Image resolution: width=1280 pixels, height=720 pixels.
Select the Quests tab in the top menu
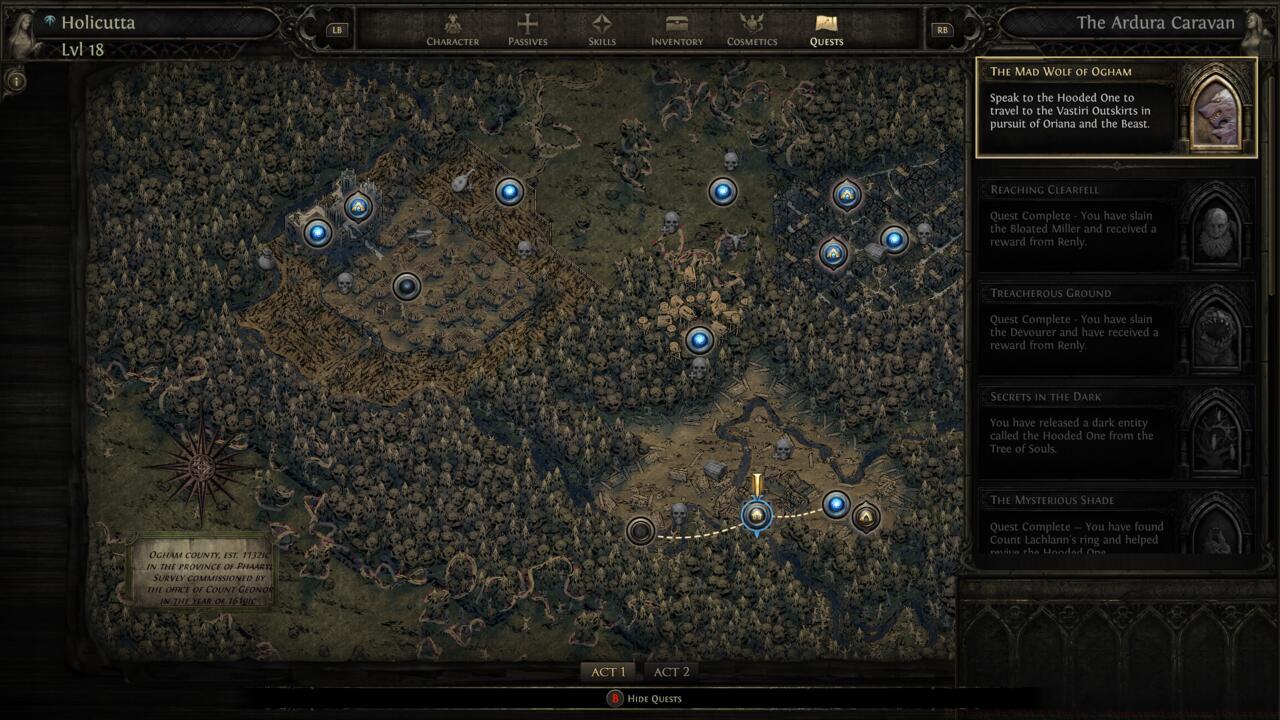click(827, 27)
